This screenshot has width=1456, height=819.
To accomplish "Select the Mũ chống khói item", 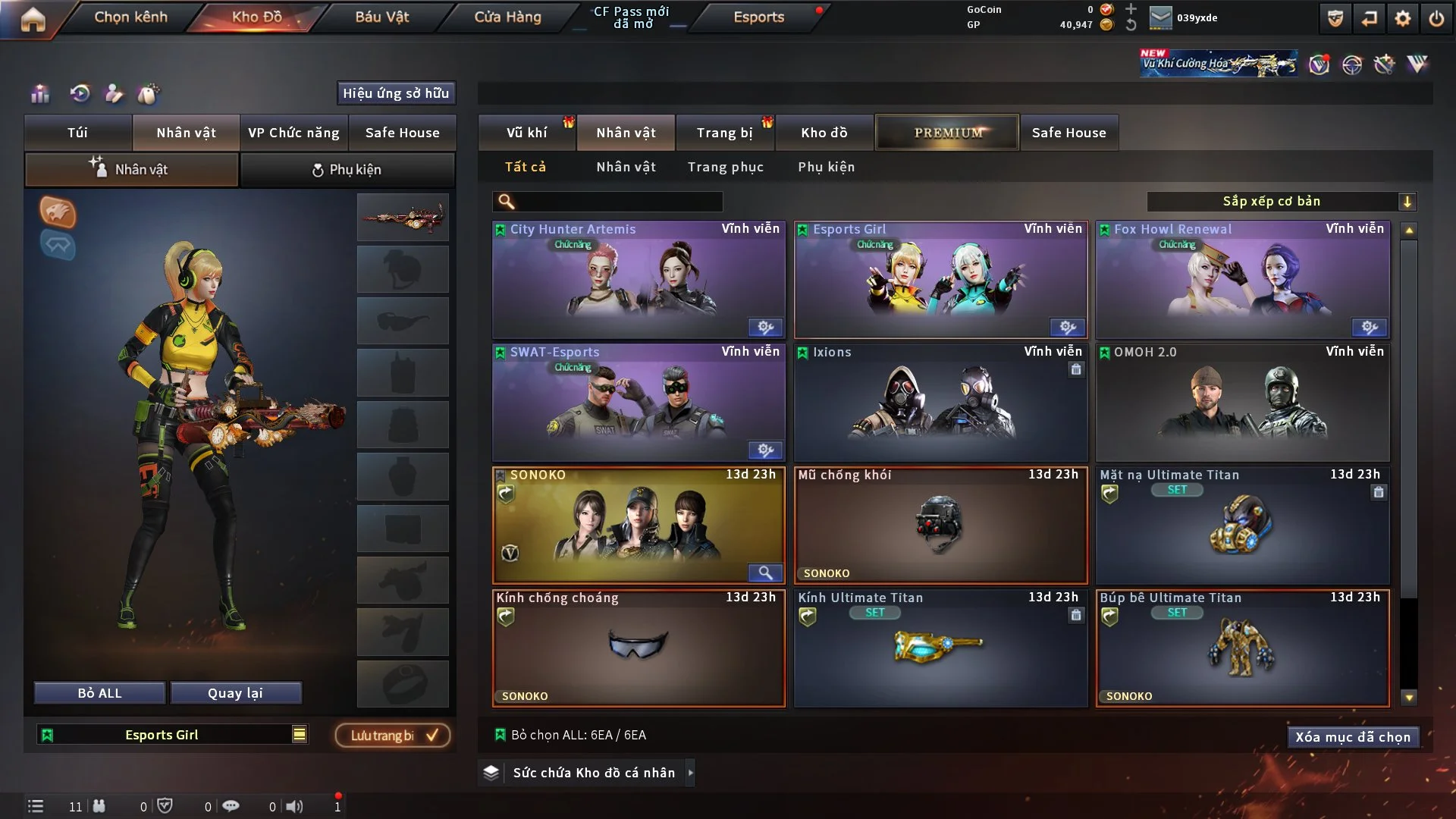I will point(940,526).
